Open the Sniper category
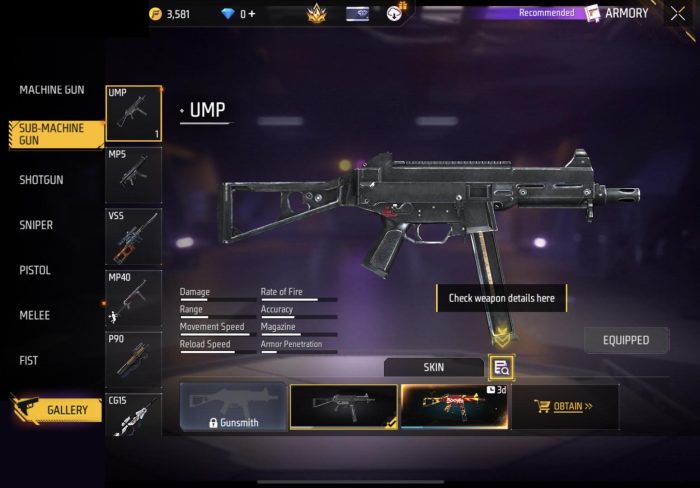The image size is (700, 488). (36, 225)
